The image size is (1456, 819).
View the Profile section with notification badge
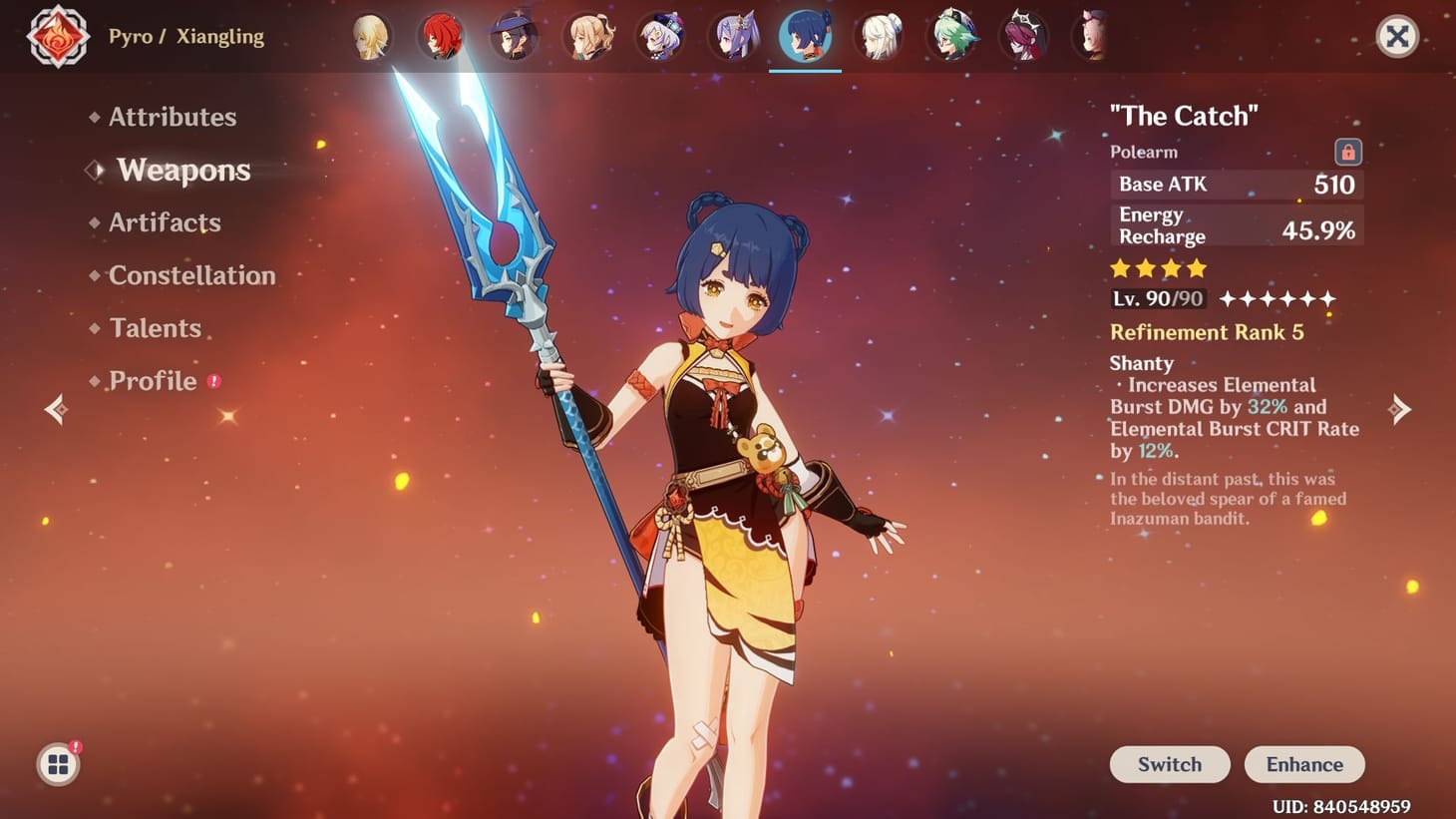pos(152,380)
